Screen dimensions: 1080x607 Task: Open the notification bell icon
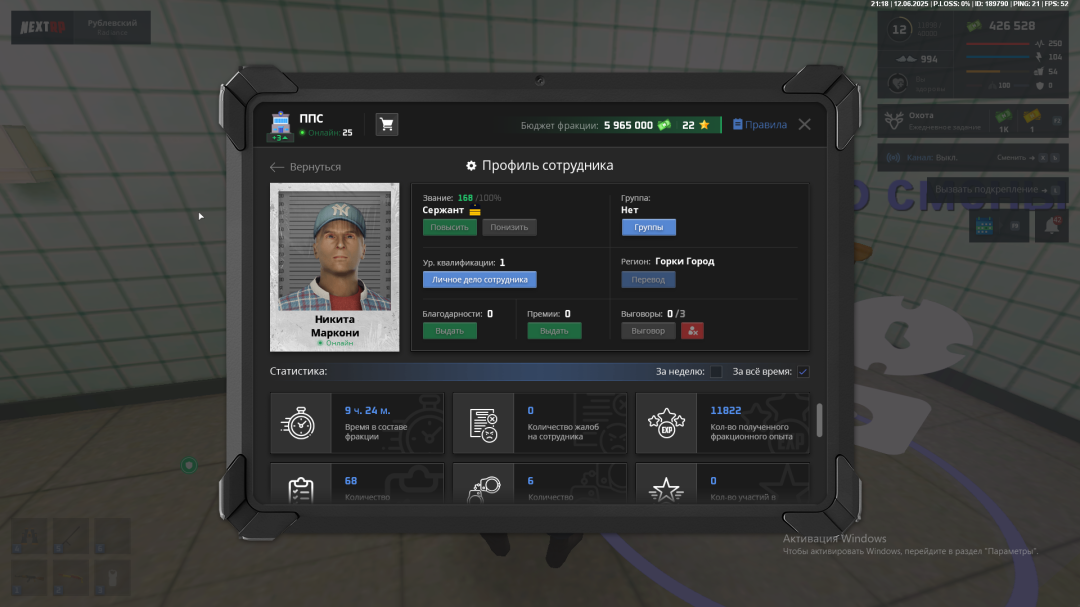click(1051, 226)
